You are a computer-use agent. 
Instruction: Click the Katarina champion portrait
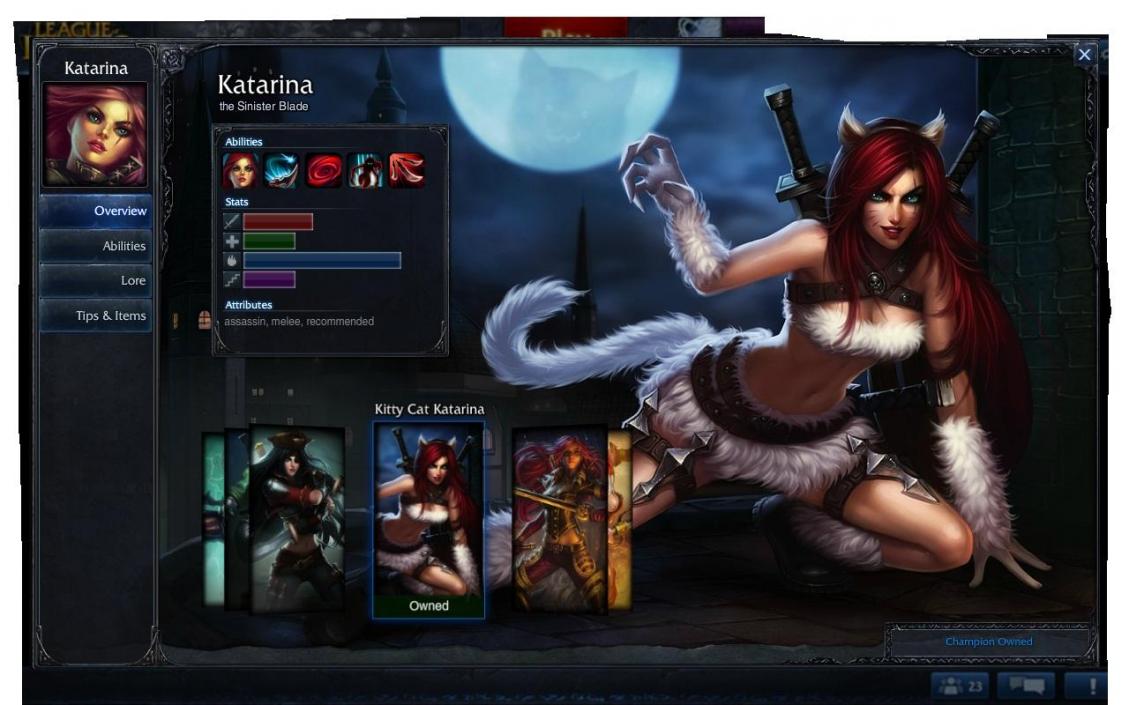95,134
